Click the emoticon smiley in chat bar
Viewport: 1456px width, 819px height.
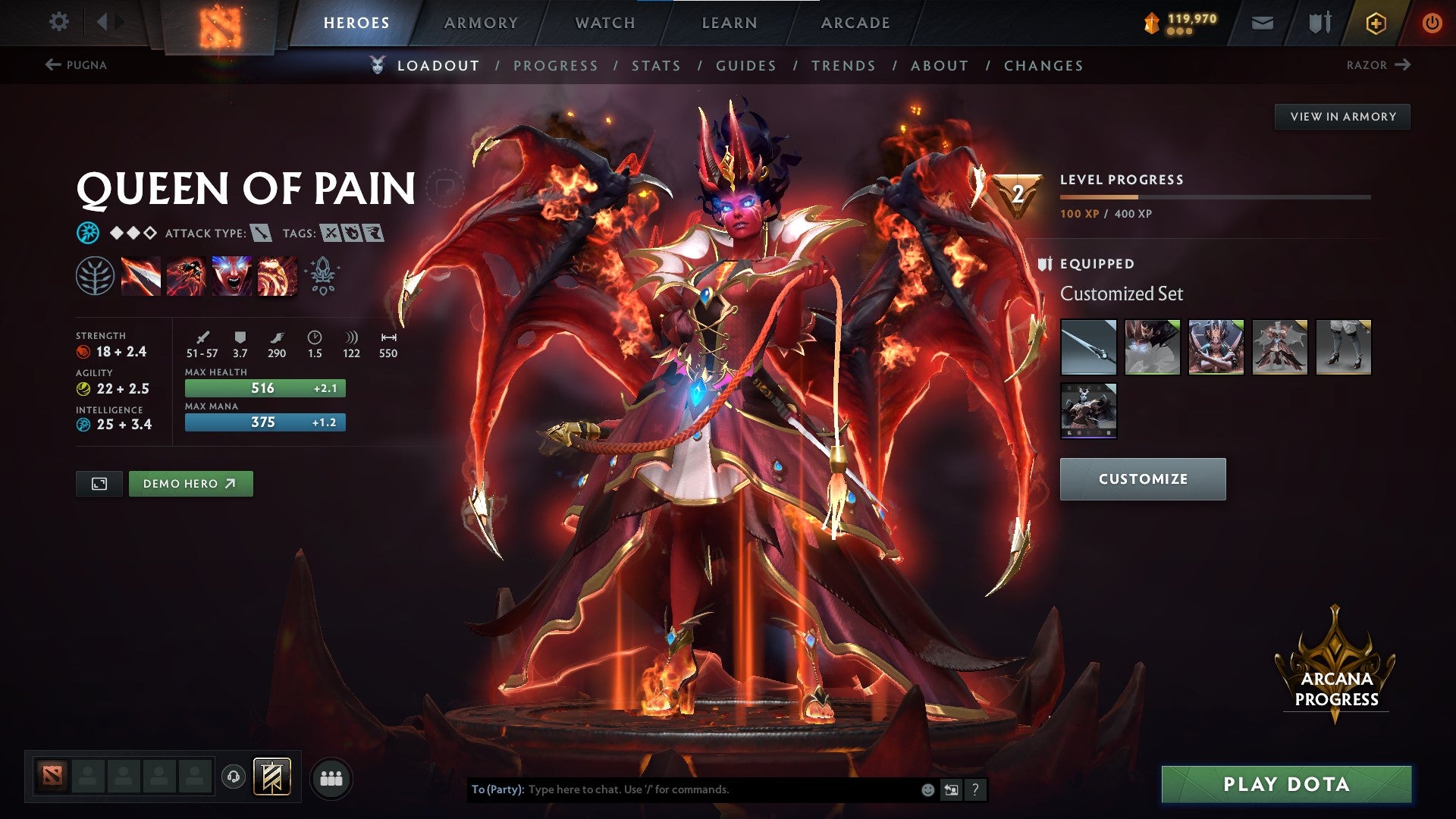[927, 789]
